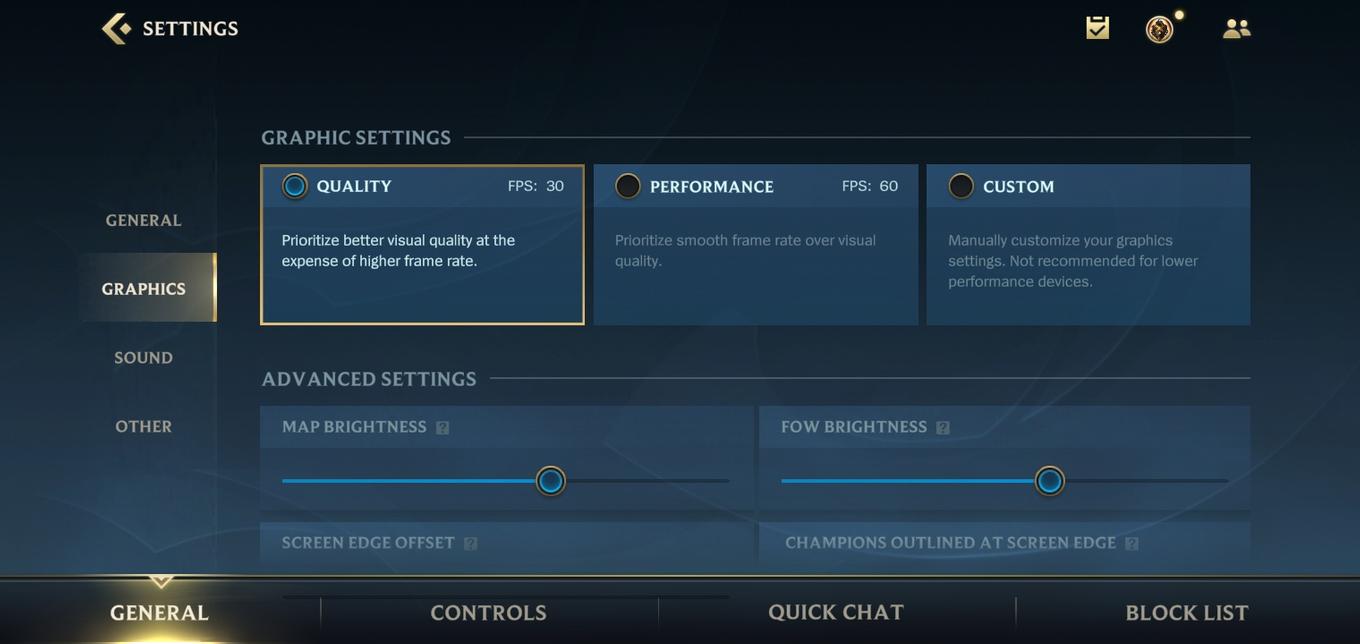The width and height of the screenshot is (1360, 644).
Task: Open the General settings section
Action: (x=144, y=220)
